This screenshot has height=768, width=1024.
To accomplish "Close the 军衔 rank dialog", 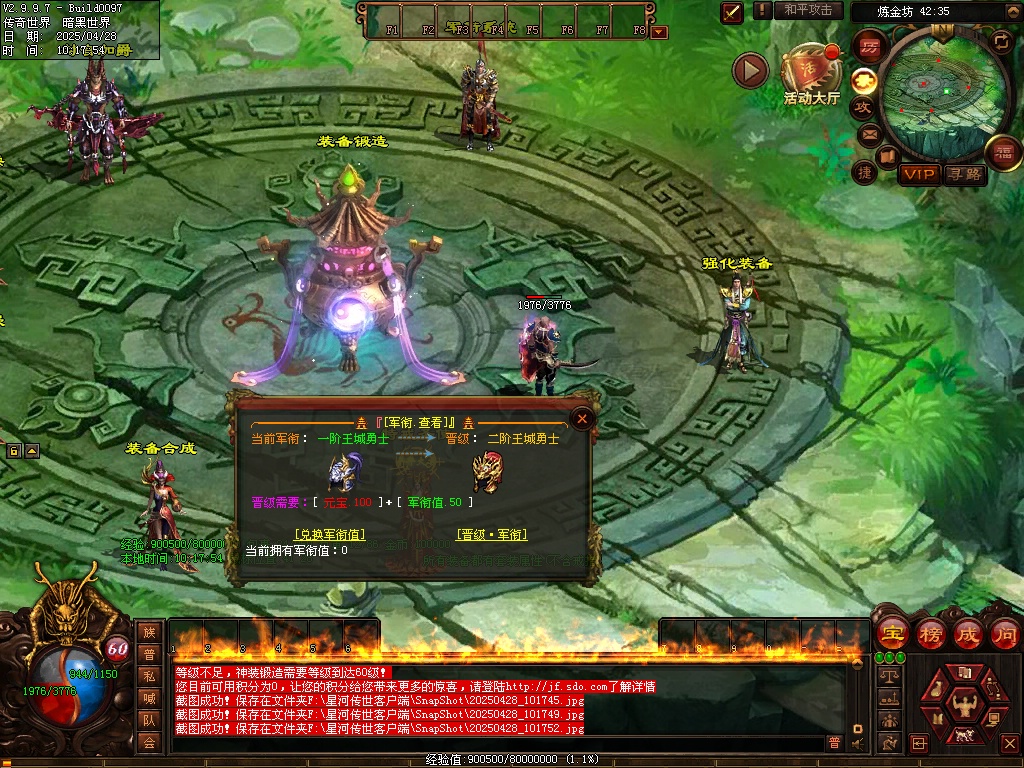I will tap(582, 418).
